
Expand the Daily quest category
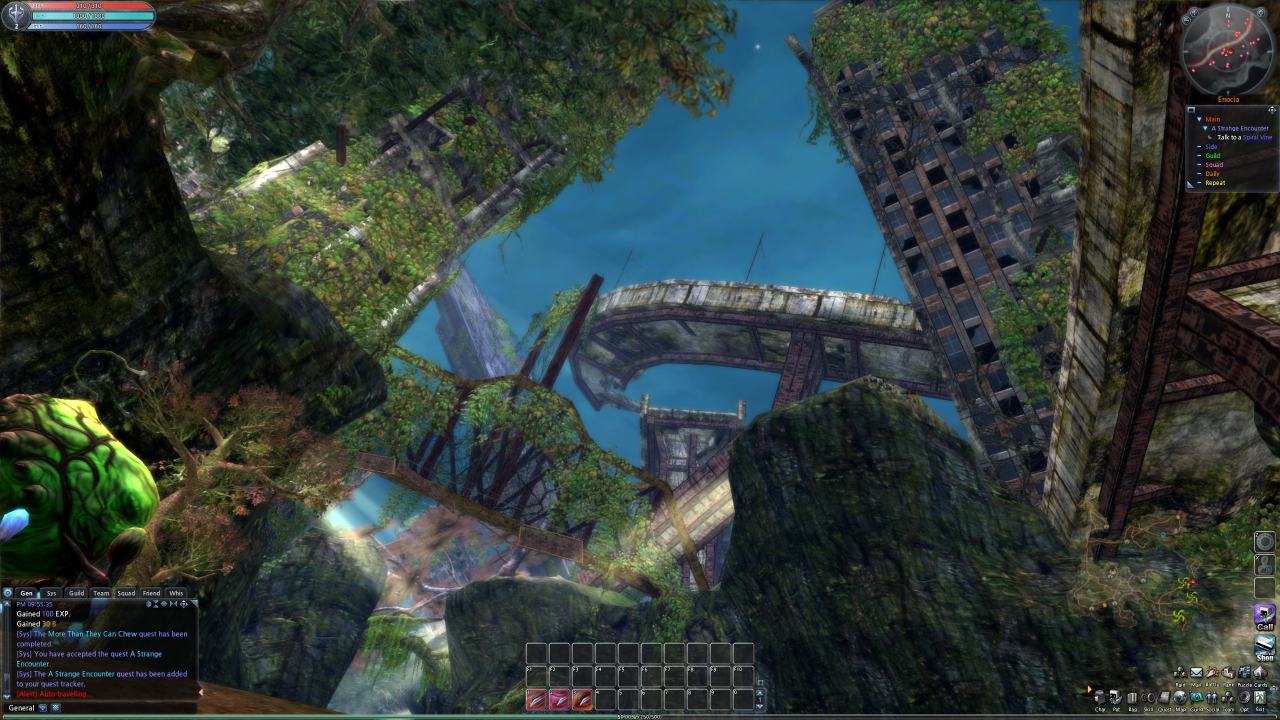(1199, 174)
